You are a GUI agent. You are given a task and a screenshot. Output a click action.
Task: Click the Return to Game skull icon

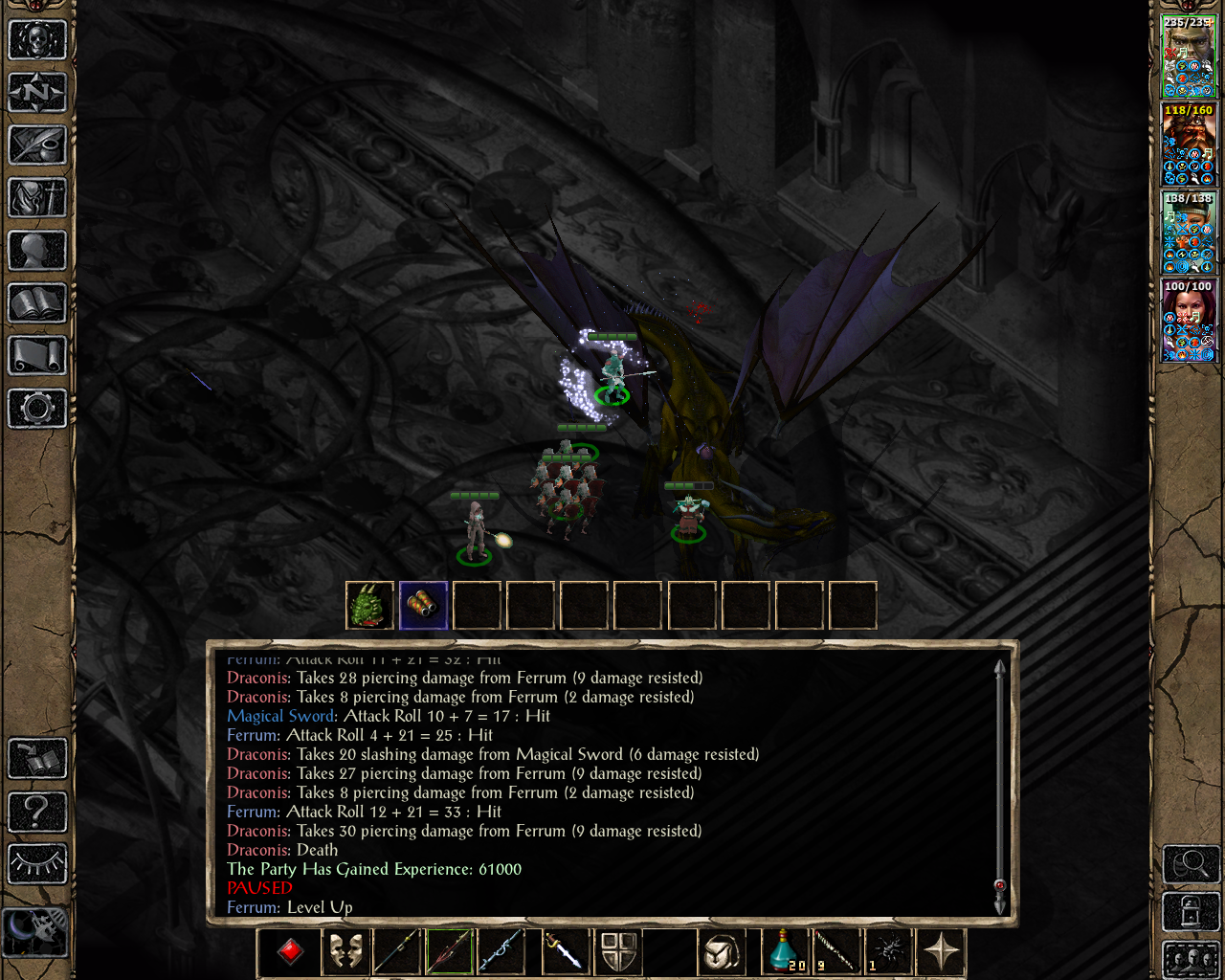click(x=36, y=38)
